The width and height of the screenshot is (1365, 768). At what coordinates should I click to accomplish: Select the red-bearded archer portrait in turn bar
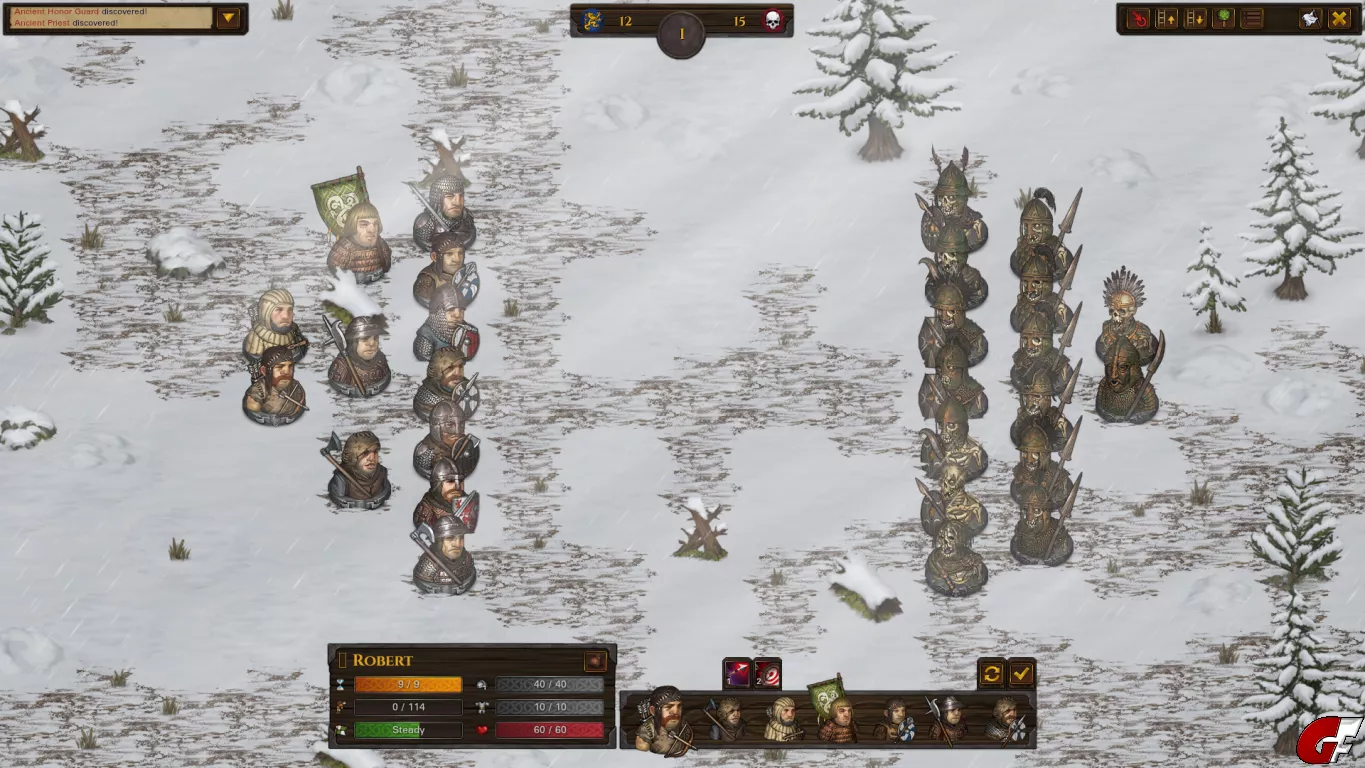(x=664, y=719)
